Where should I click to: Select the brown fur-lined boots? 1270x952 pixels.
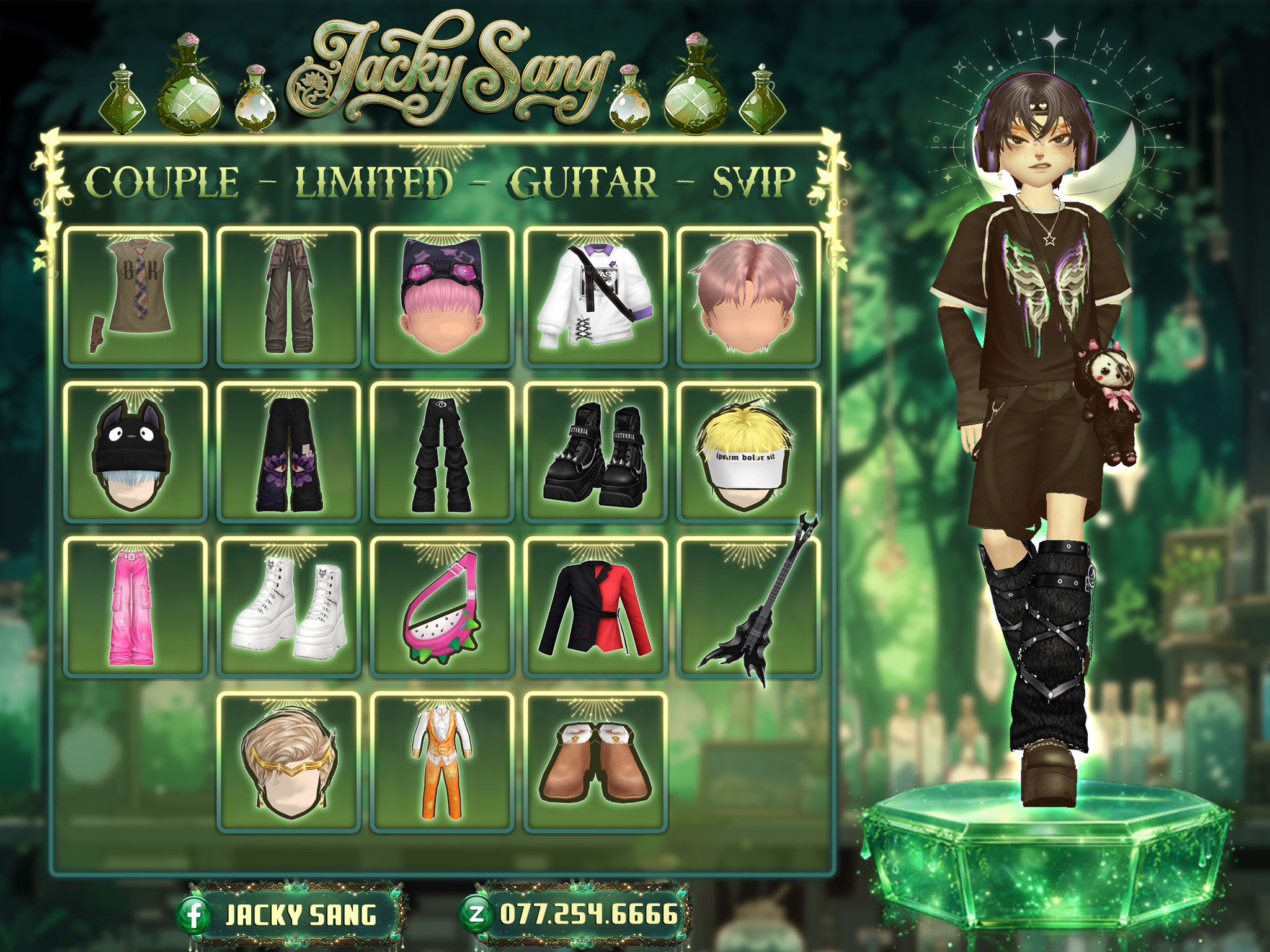(595, 762)
